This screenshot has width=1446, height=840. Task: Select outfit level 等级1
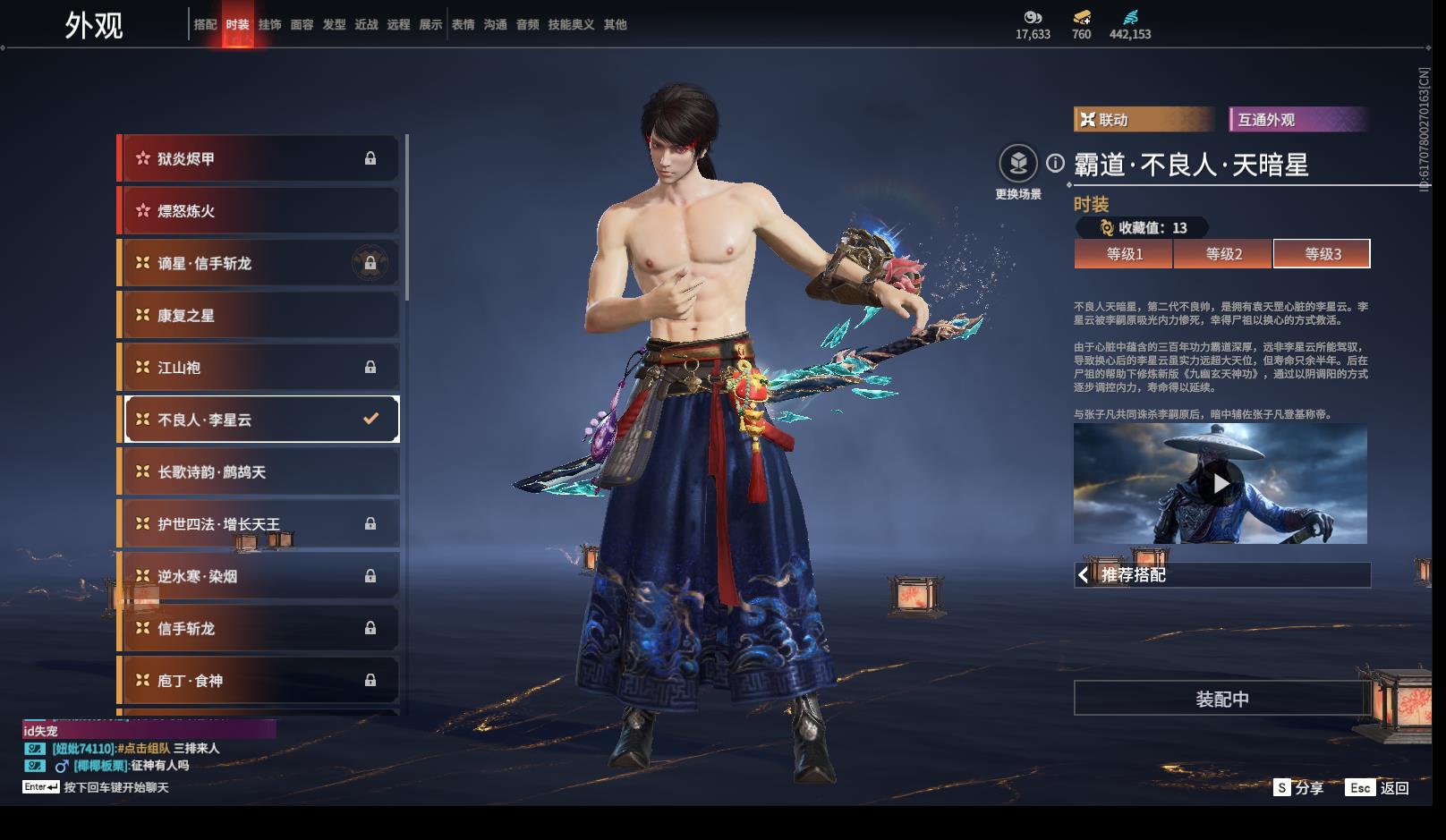pyautogui.click(x=1124, y=254)
